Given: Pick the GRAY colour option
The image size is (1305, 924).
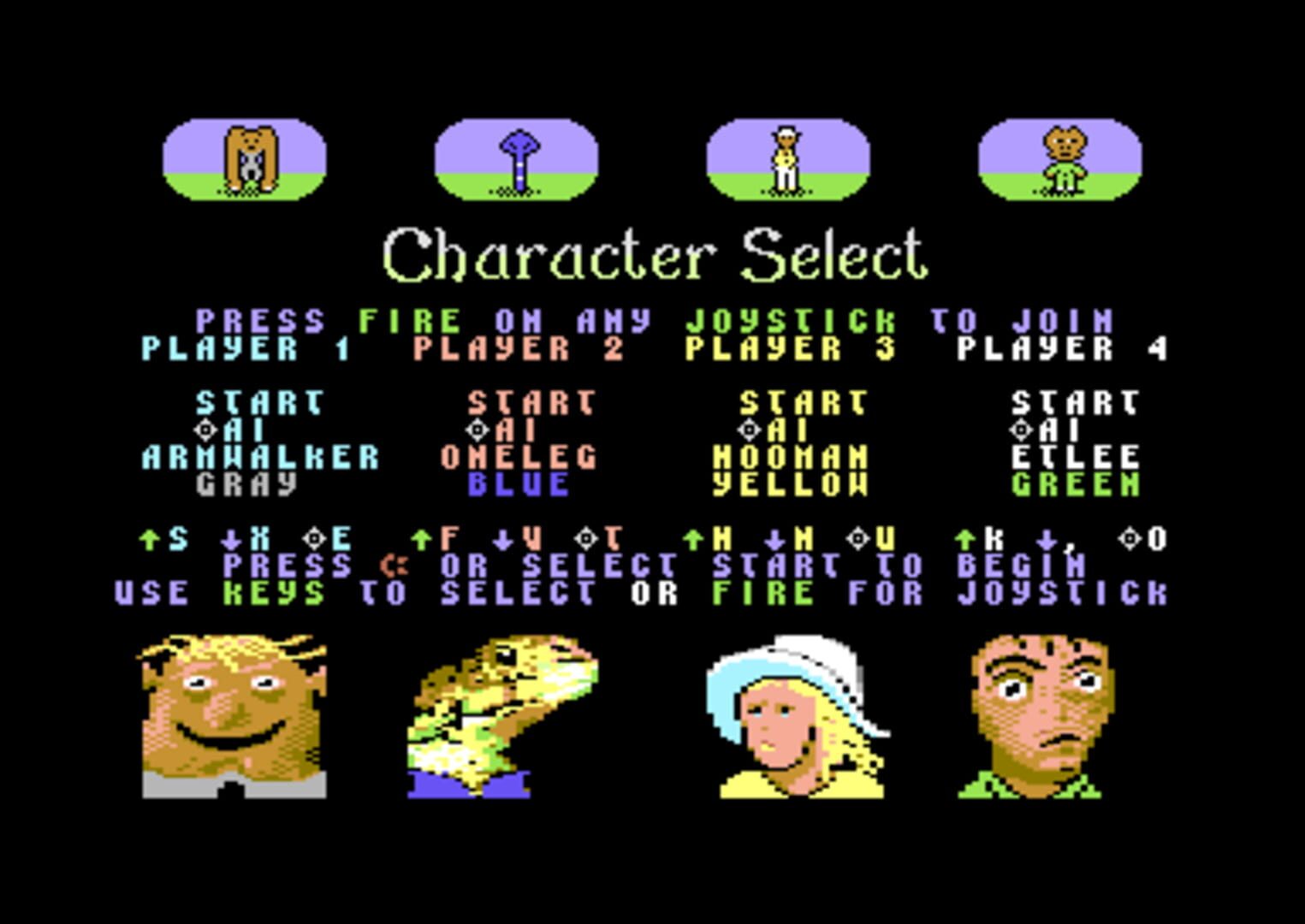Looking at the screenshot, I should pos(246,484).
